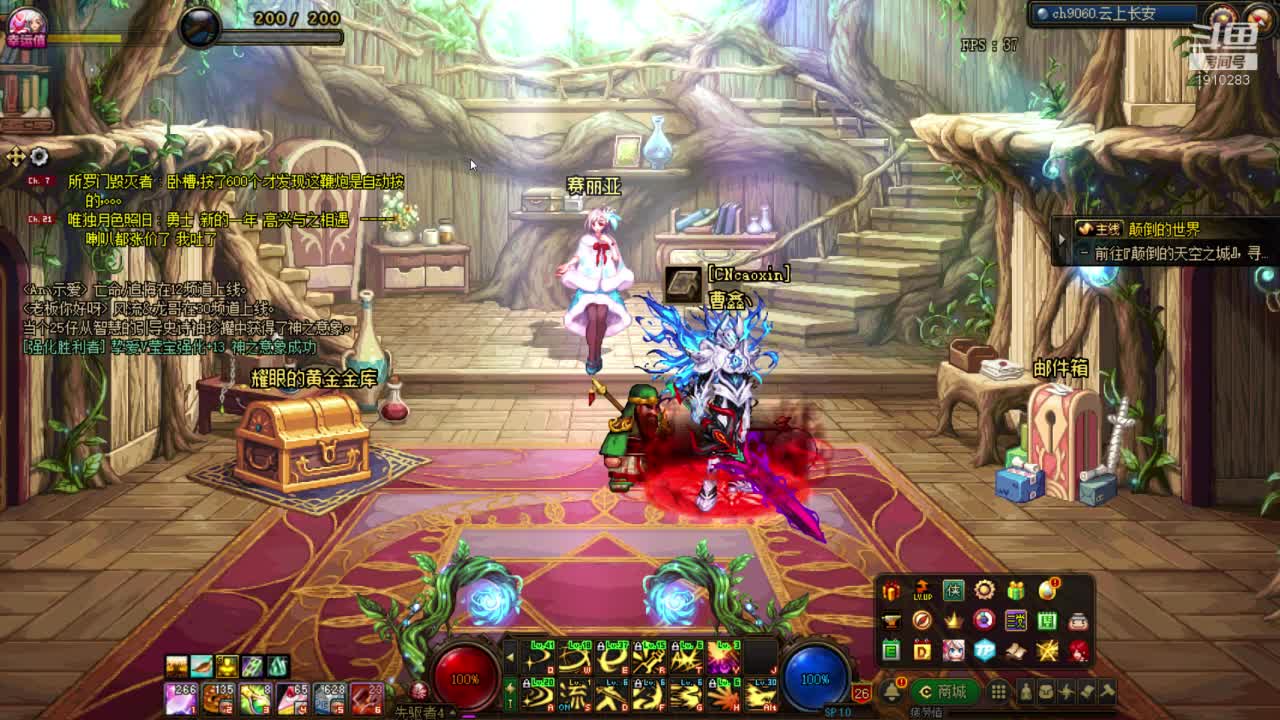
Task: Use the consumable with count 266
Action: 180,695
